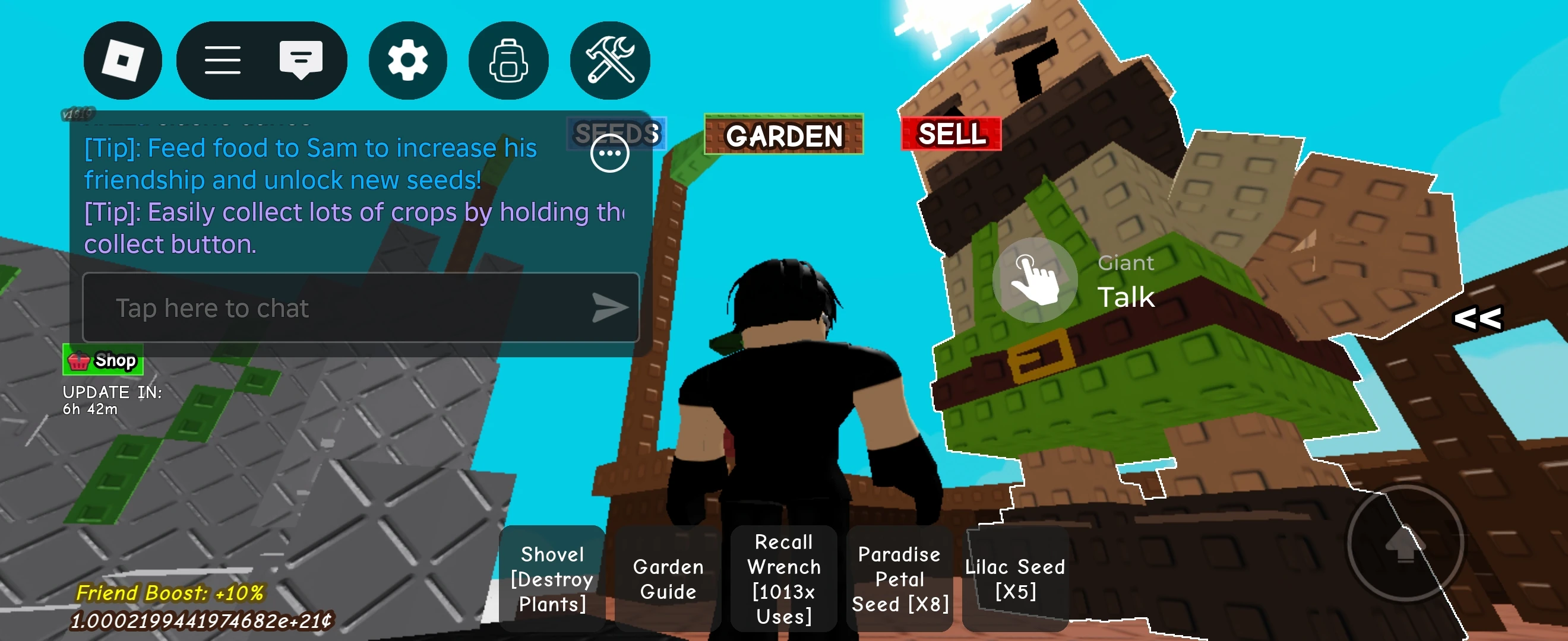Open the Roblox home menu
The width and height of the screenshot is (1568, 641).
click(122, 59)
